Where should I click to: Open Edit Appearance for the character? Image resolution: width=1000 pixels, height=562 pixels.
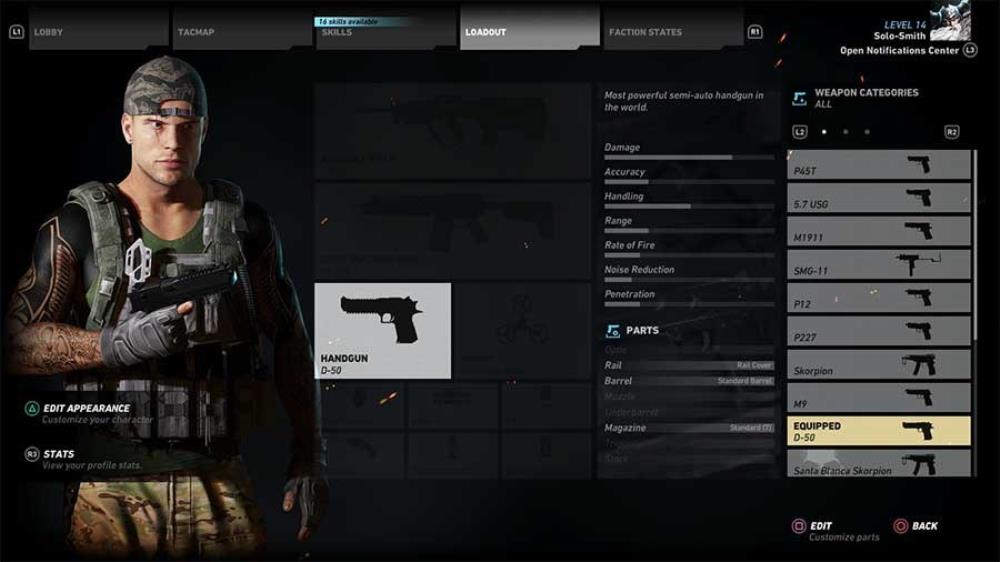pos(86,409)
